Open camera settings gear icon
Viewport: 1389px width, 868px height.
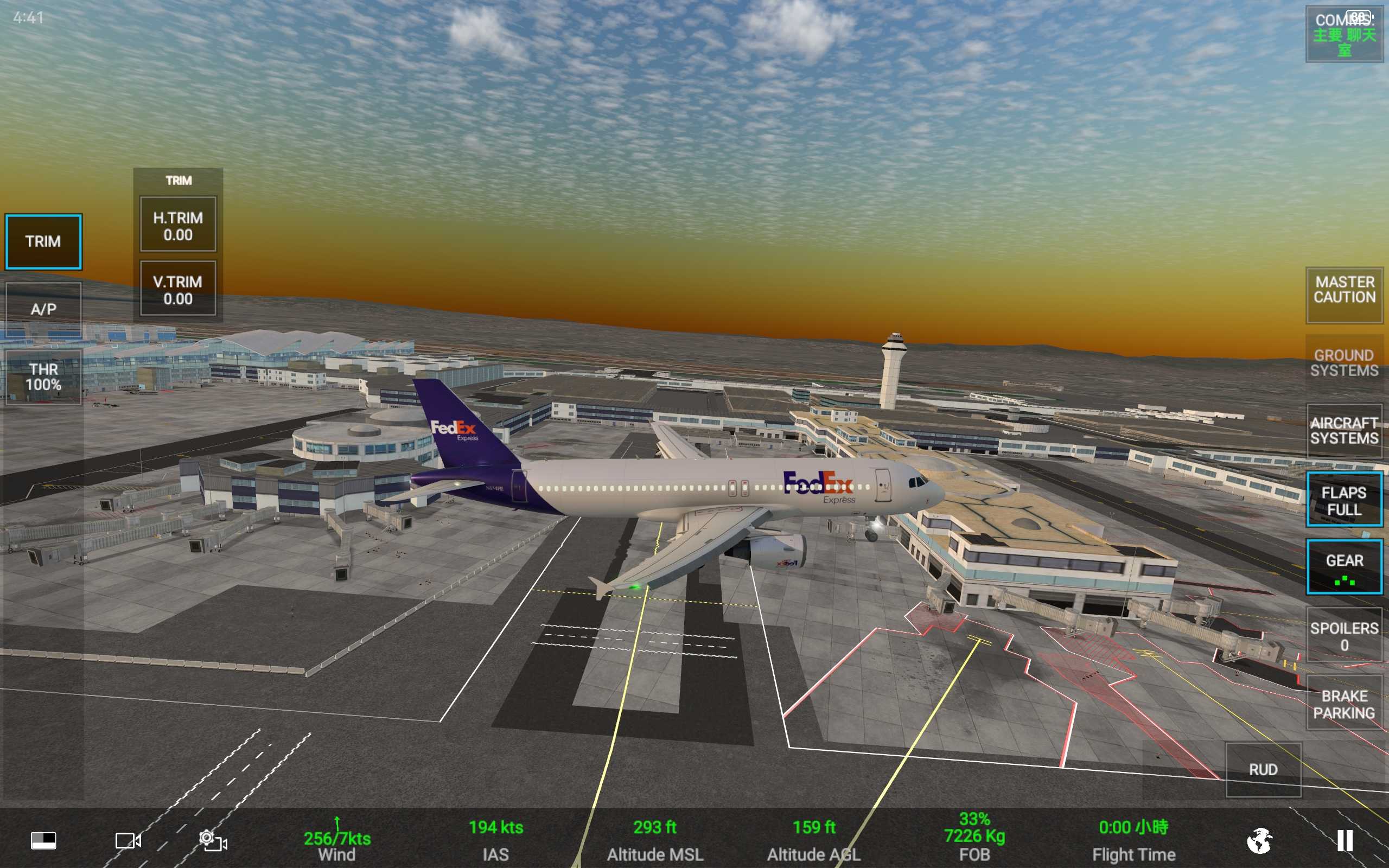[212, 841]
